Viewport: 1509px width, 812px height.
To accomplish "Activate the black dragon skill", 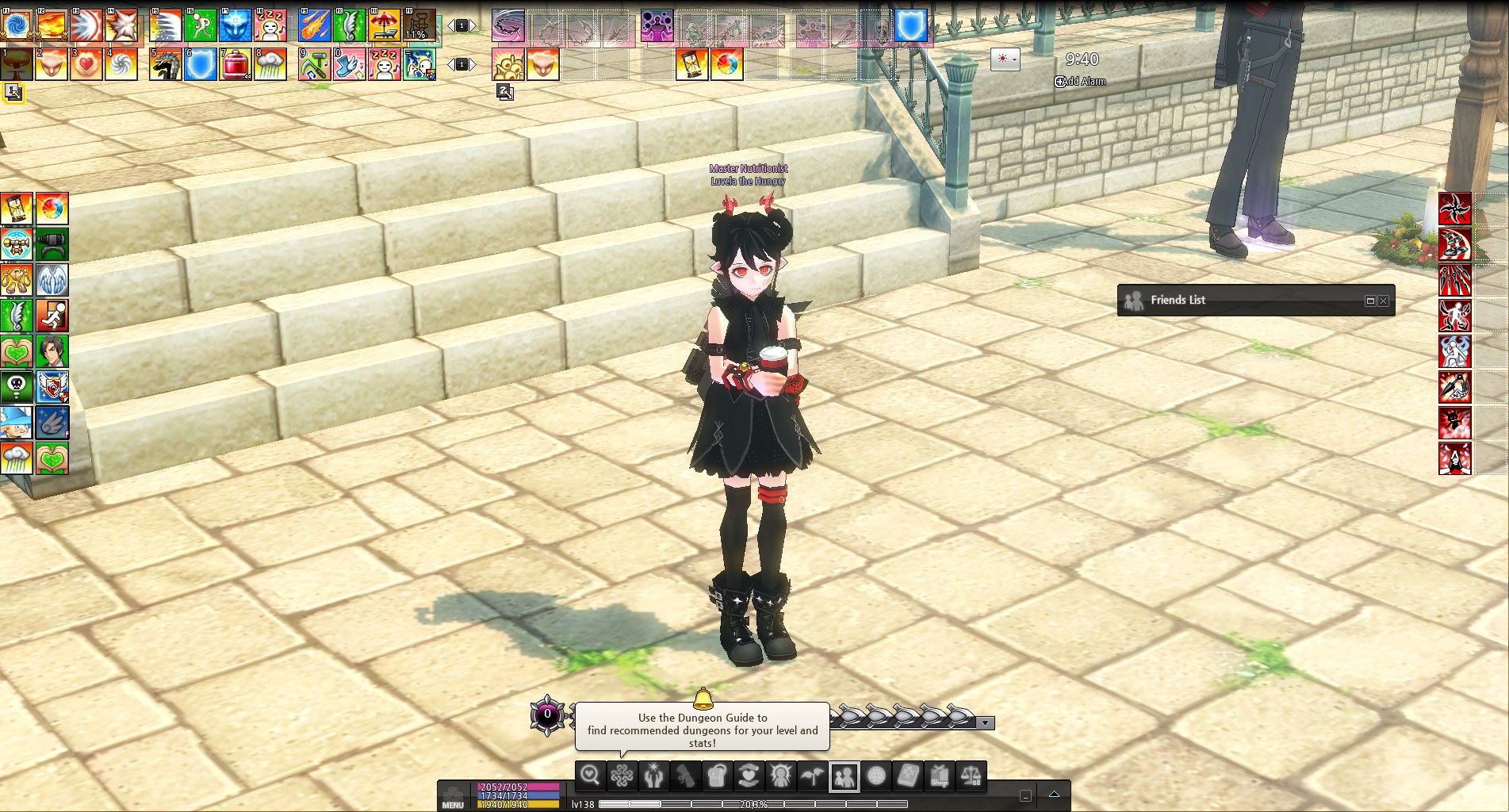I will click(166, 64).
